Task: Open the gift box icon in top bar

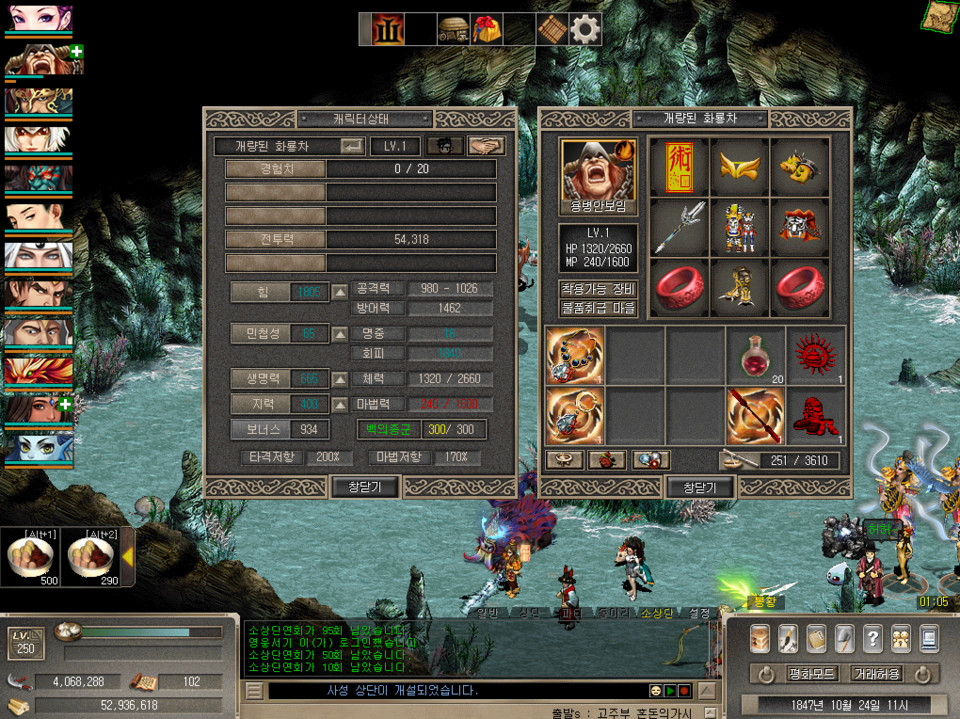Action: coord(487,30)
